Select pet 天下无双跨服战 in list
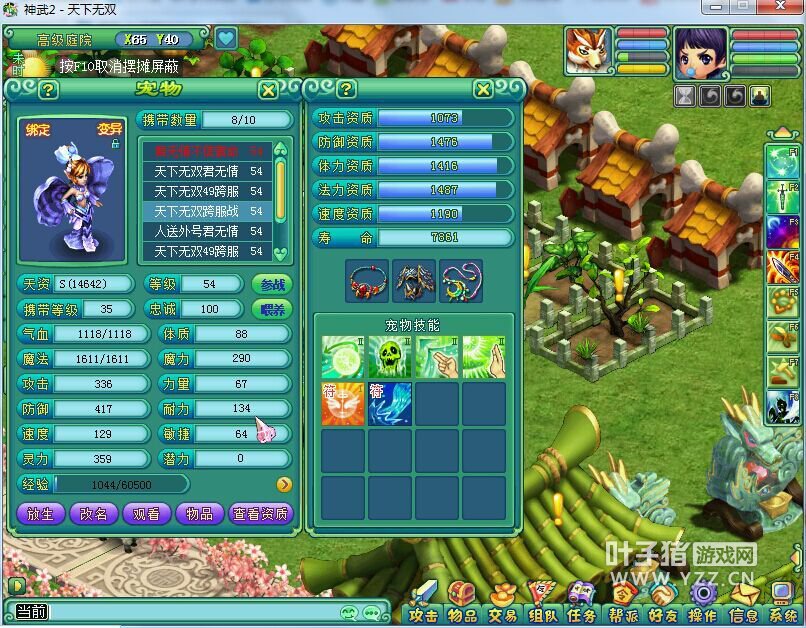This screenshot has height=628, width=806. click(x=203, y=211)
